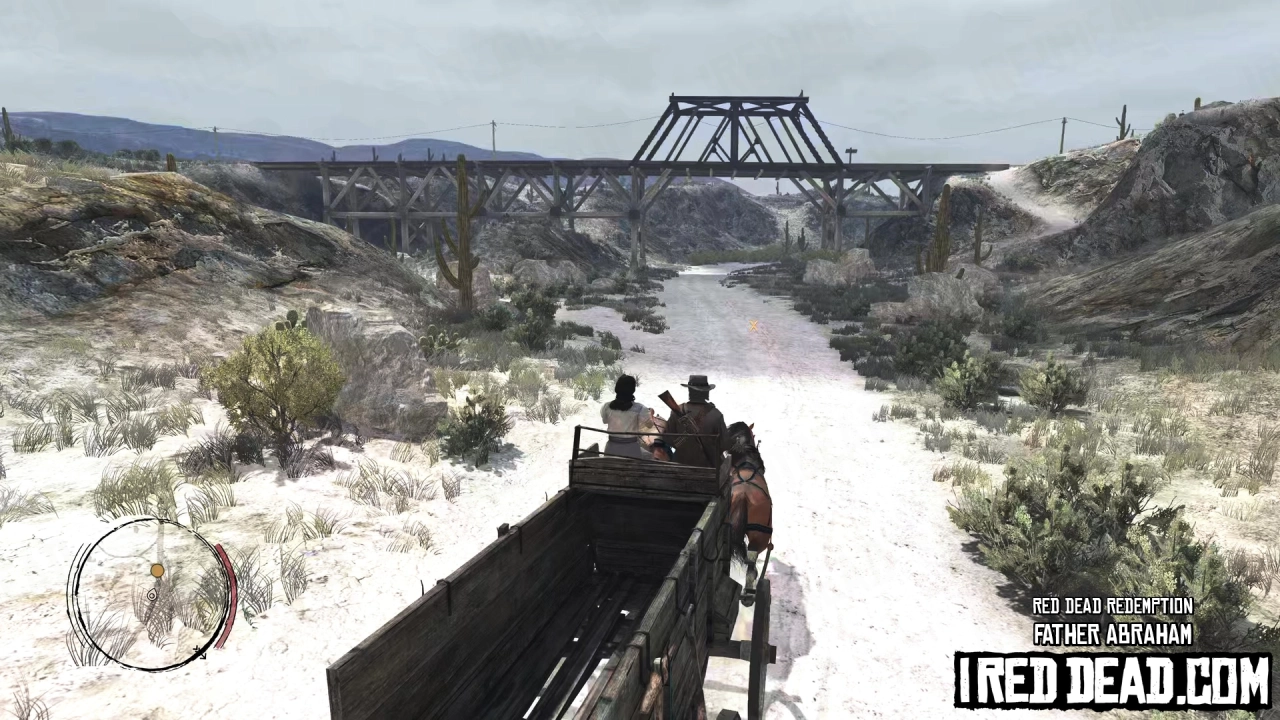This screenshot has width=1280, height=720.
Task: Click the small circle icon near the minimap center
Action: pyautogui.click(x=152, y=594)
